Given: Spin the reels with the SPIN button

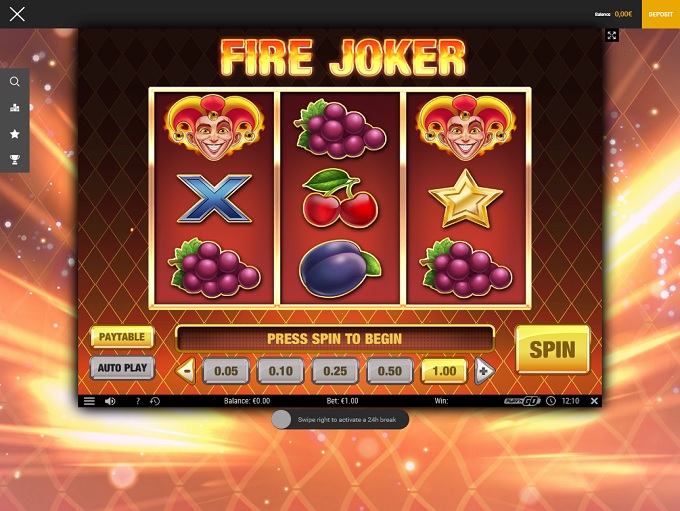Looking at the screenshot, I should click(x=552, y=349).
